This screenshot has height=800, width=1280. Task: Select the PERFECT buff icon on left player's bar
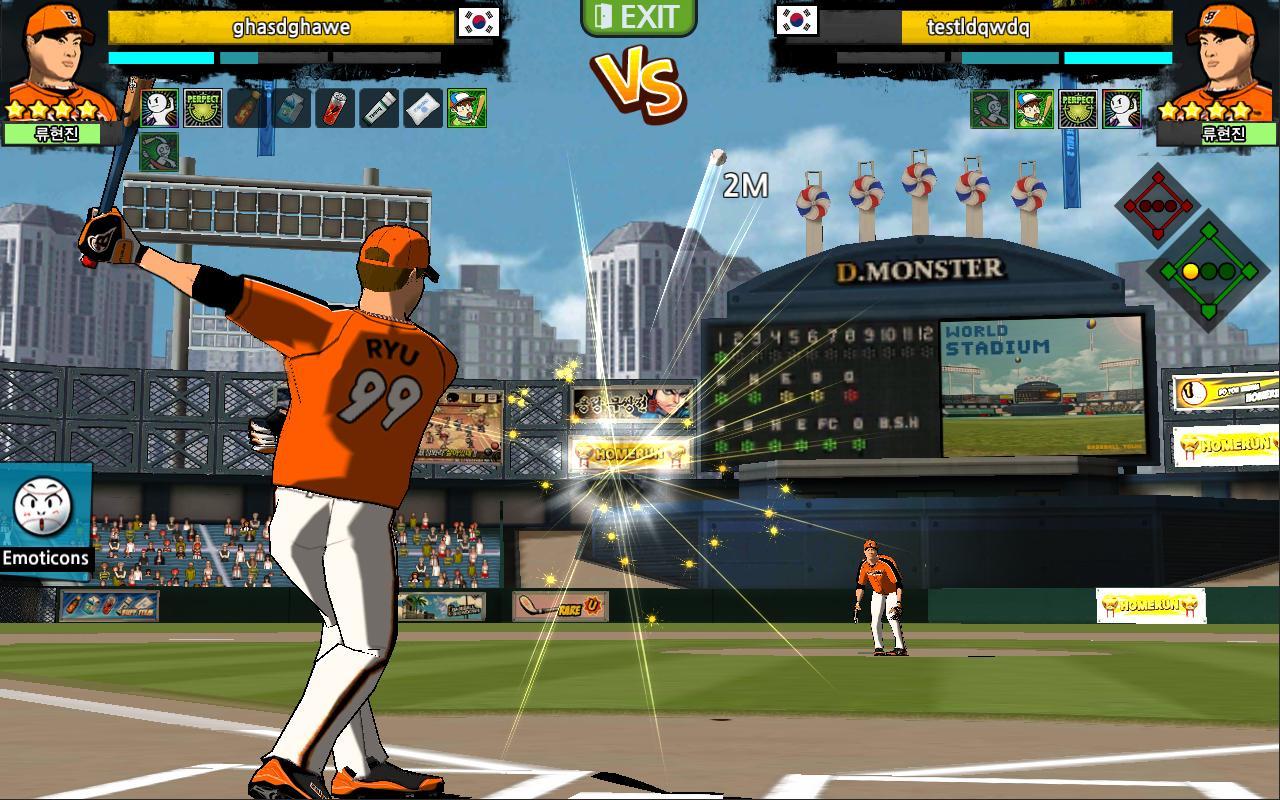[203, 108]
